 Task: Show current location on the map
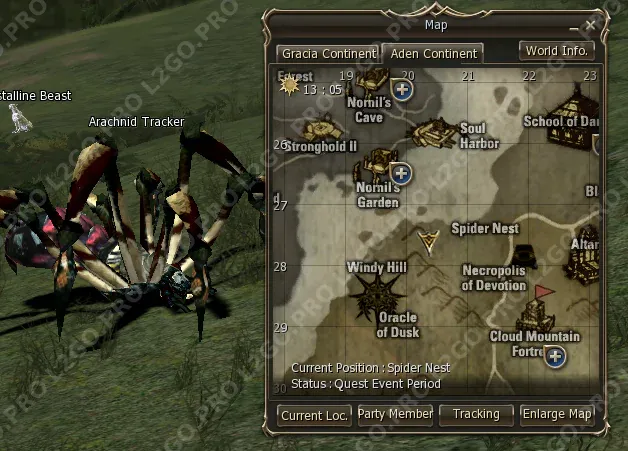(x=314, y=415)
